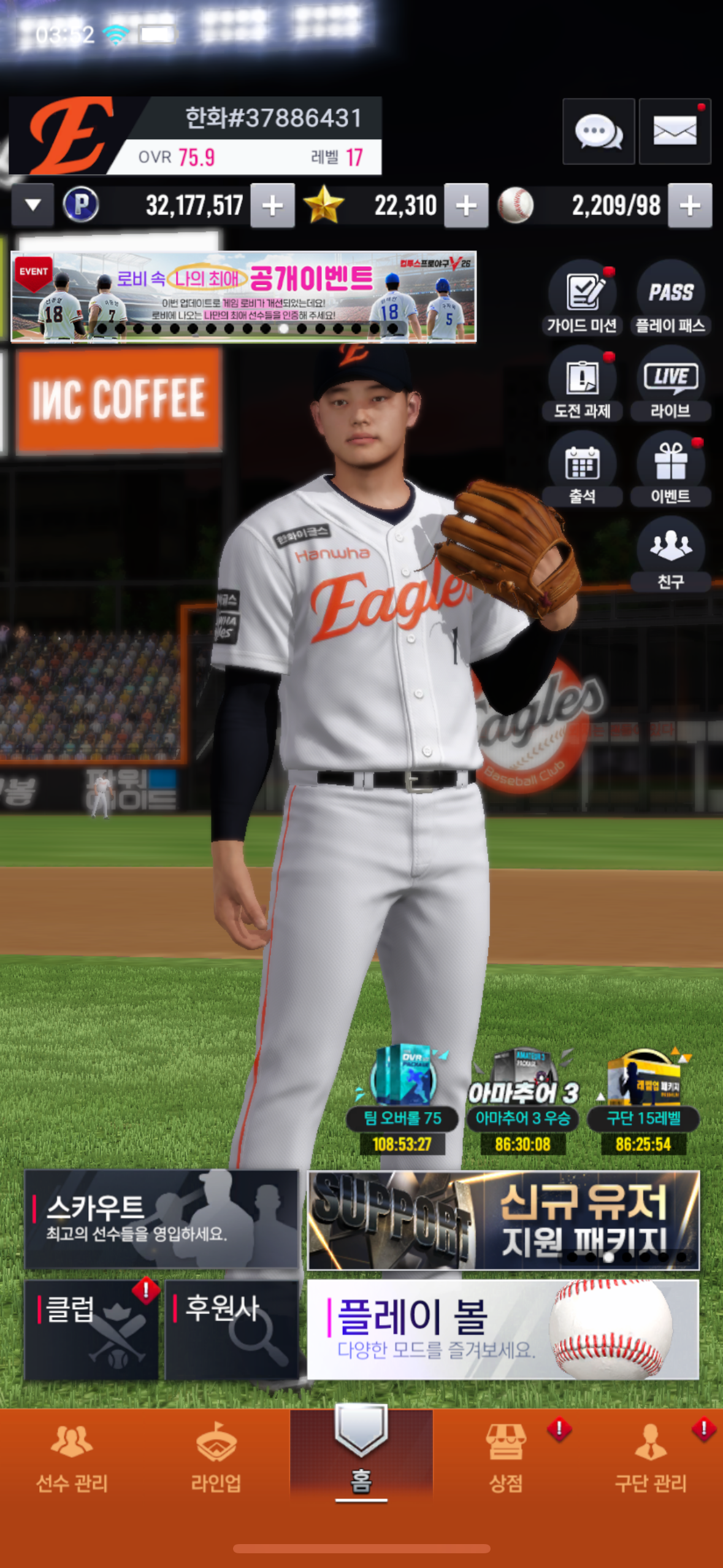
Task: Switch to the 라인업 lineup tab
Action: point(216,1458)
